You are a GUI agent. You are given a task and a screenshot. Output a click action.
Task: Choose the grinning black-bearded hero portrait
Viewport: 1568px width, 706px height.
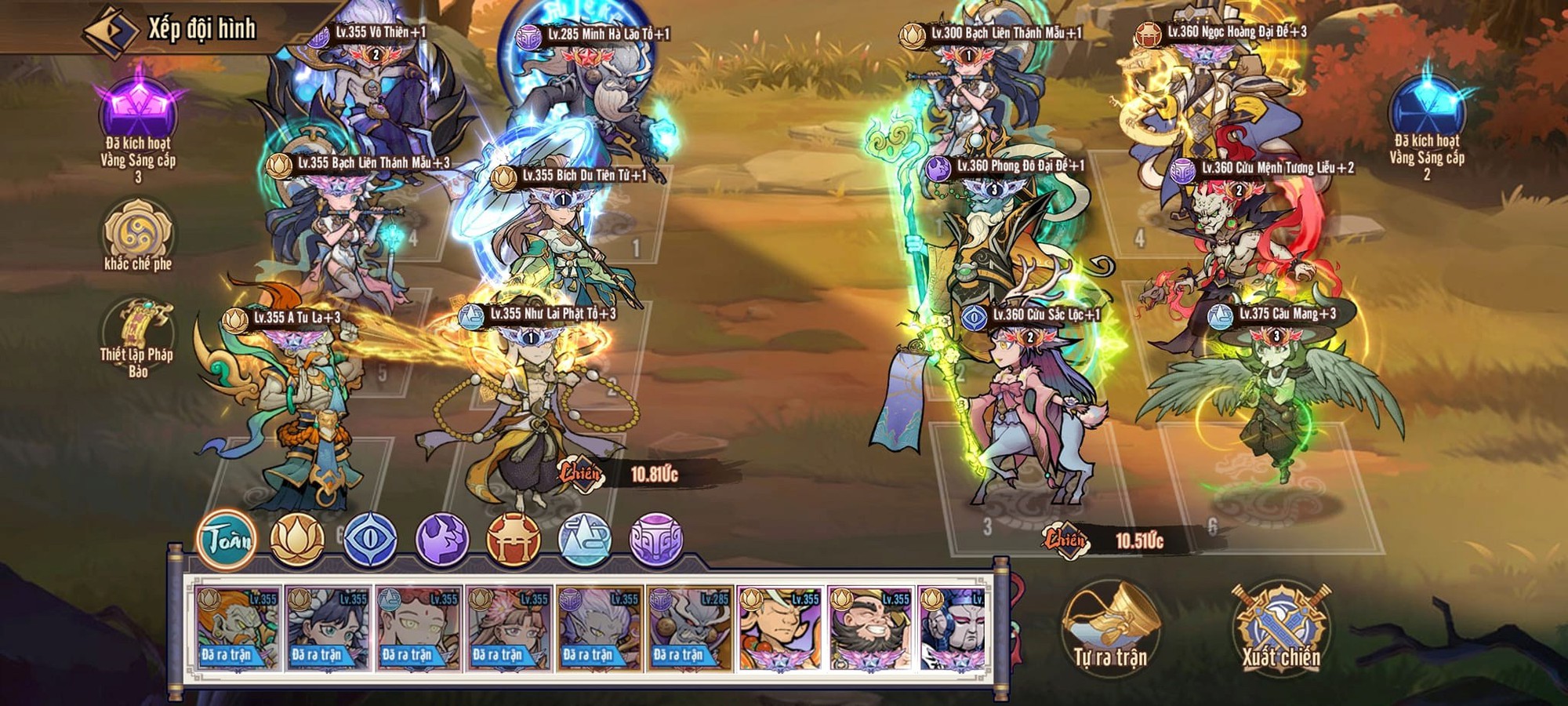click(x=870, y=628)
